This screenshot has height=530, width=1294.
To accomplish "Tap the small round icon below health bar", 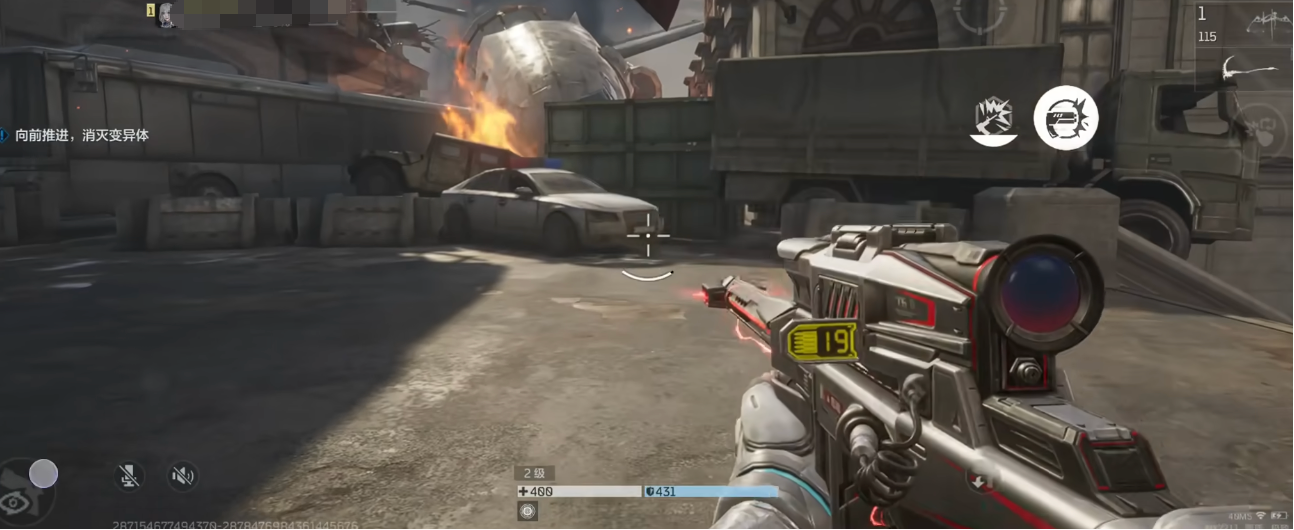I will [528, 511].
